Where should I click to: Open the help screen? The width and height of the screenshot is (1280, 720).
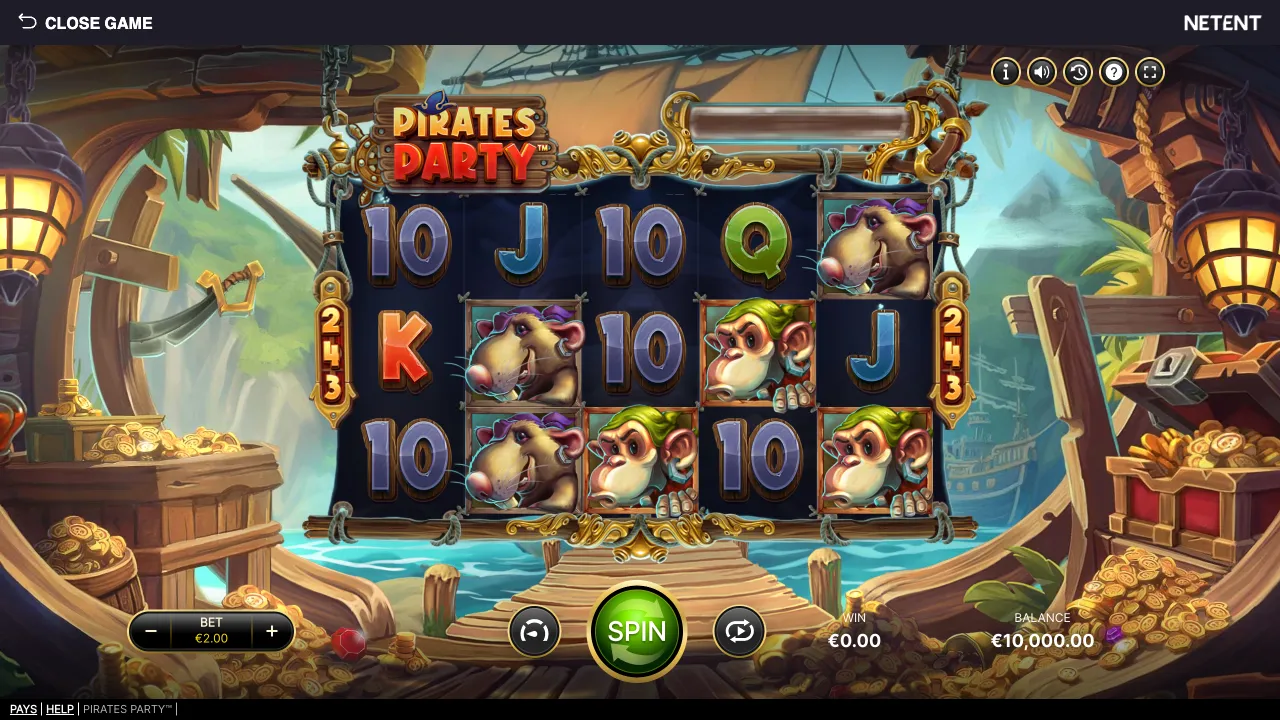[1113, 71]
